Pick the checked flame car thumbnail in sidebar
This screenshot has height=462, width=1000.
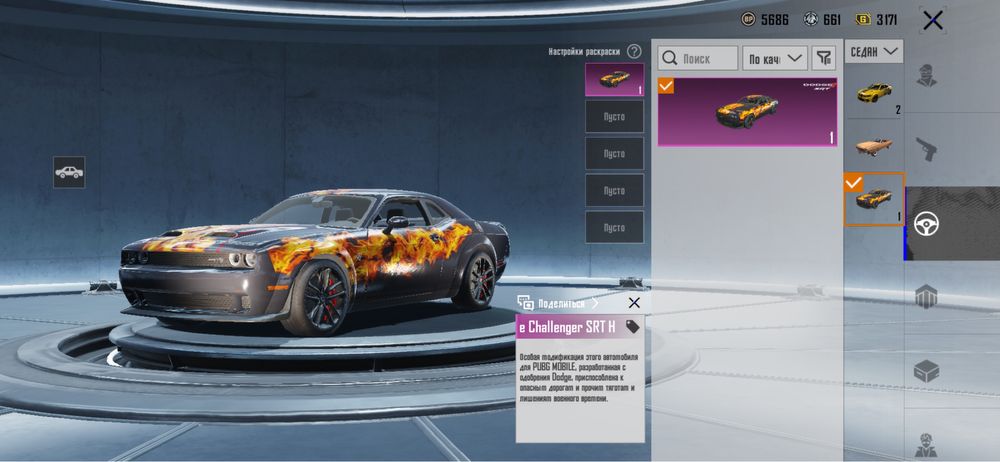(x=873, y=199)
